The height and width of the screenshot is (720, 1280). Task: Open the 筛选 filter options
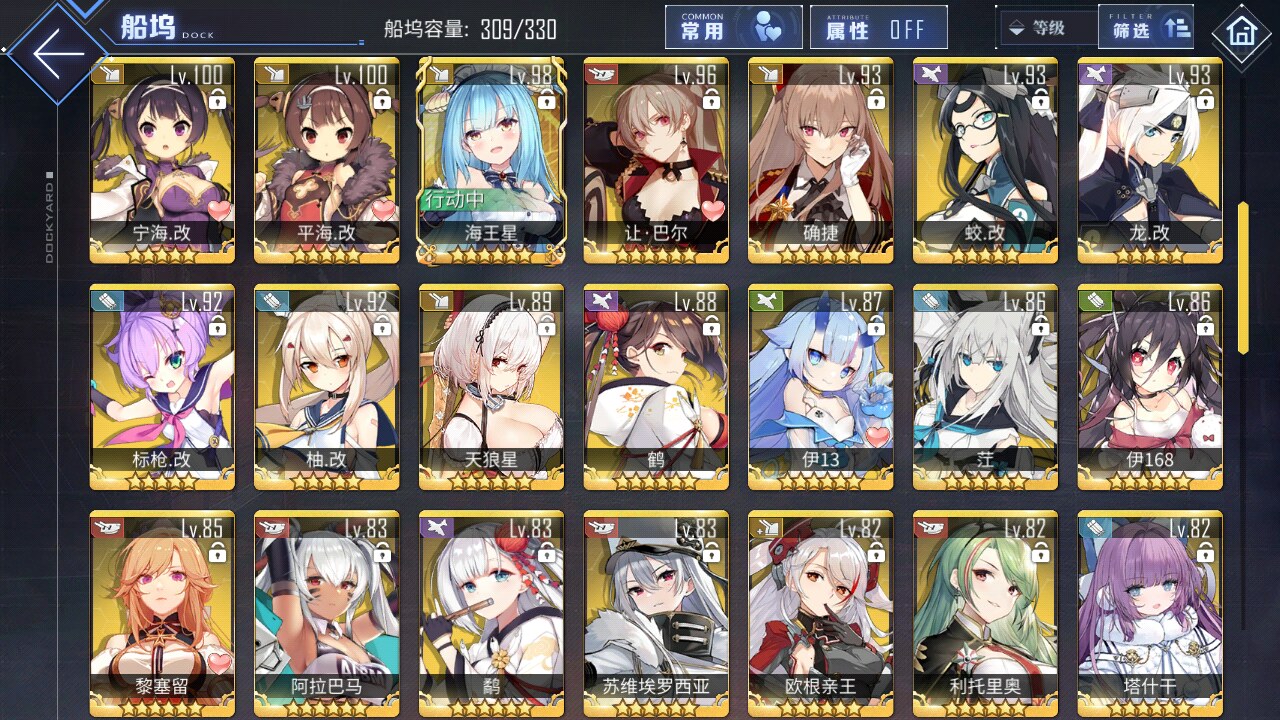coord(1145,28)
